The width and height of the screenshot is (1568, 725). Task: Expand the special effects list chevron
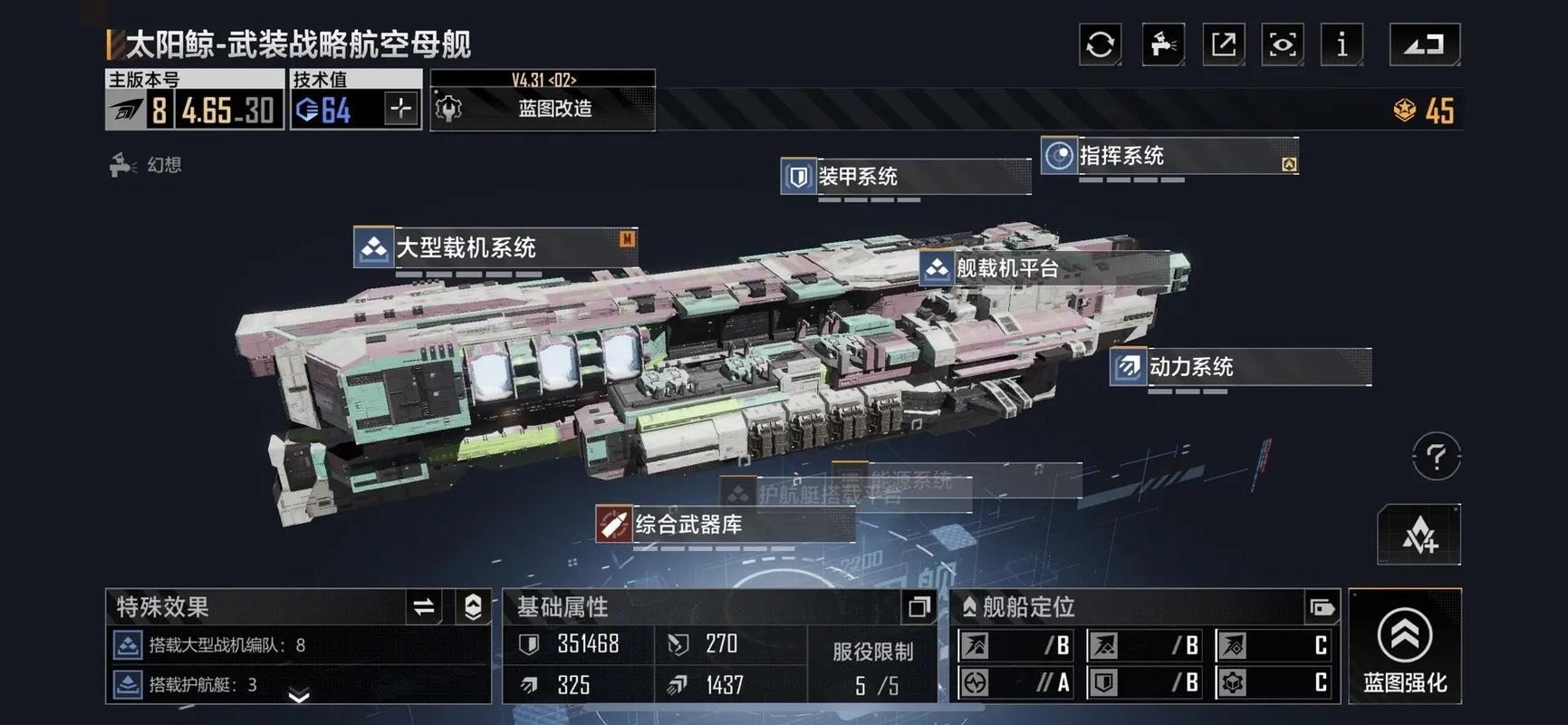[299, 696]
